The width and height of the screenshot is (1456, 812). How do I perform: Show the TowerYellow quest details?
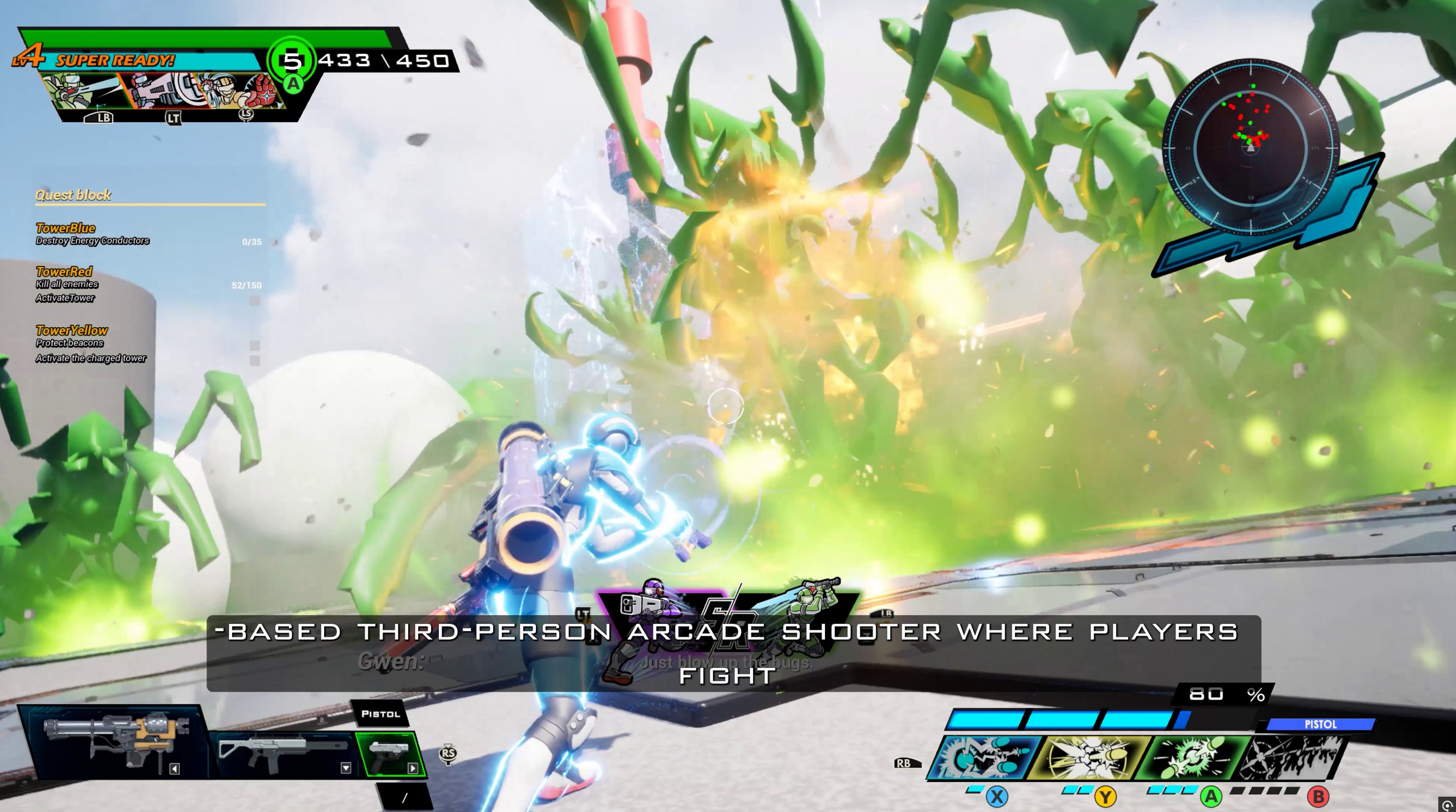tap(72, 331)
